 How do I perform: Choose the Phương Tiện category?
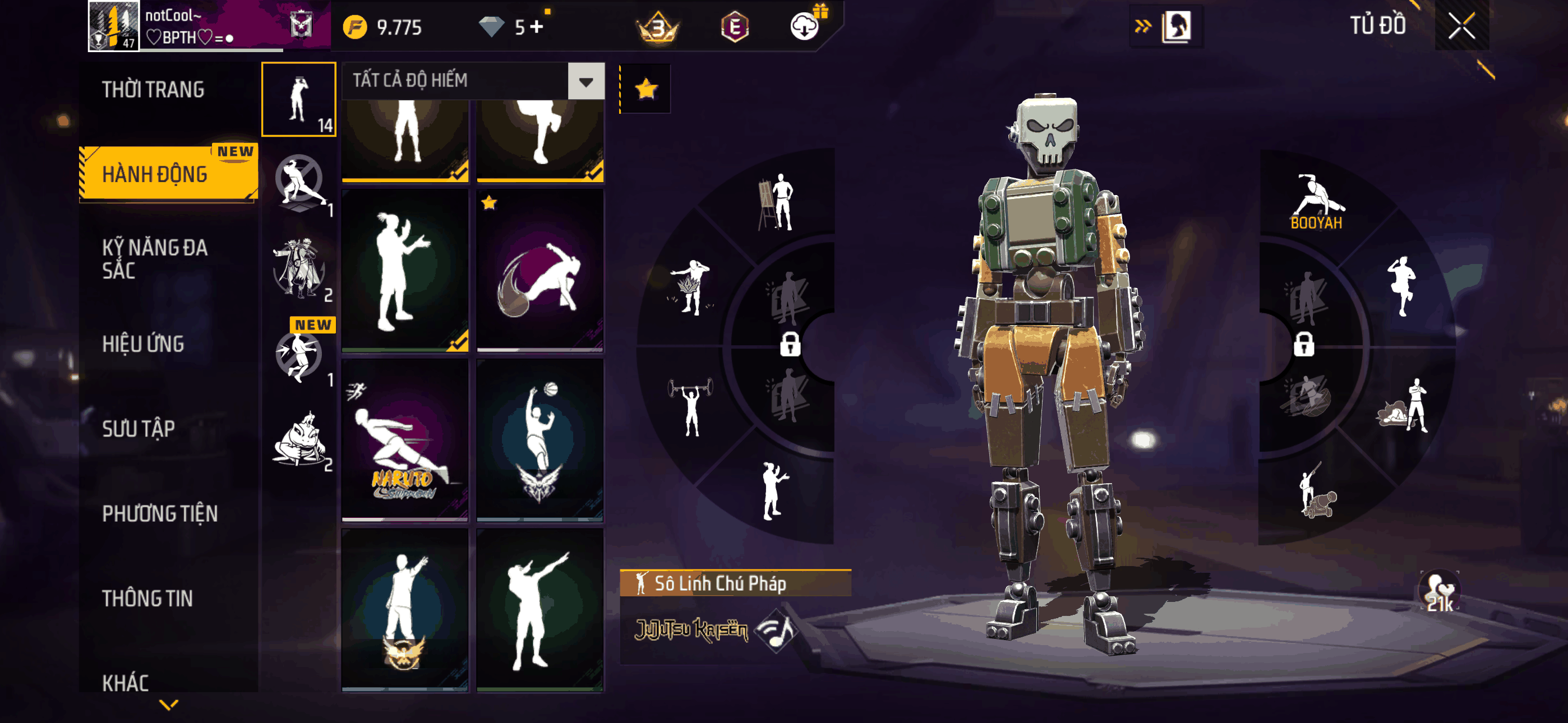click(159, 513)
